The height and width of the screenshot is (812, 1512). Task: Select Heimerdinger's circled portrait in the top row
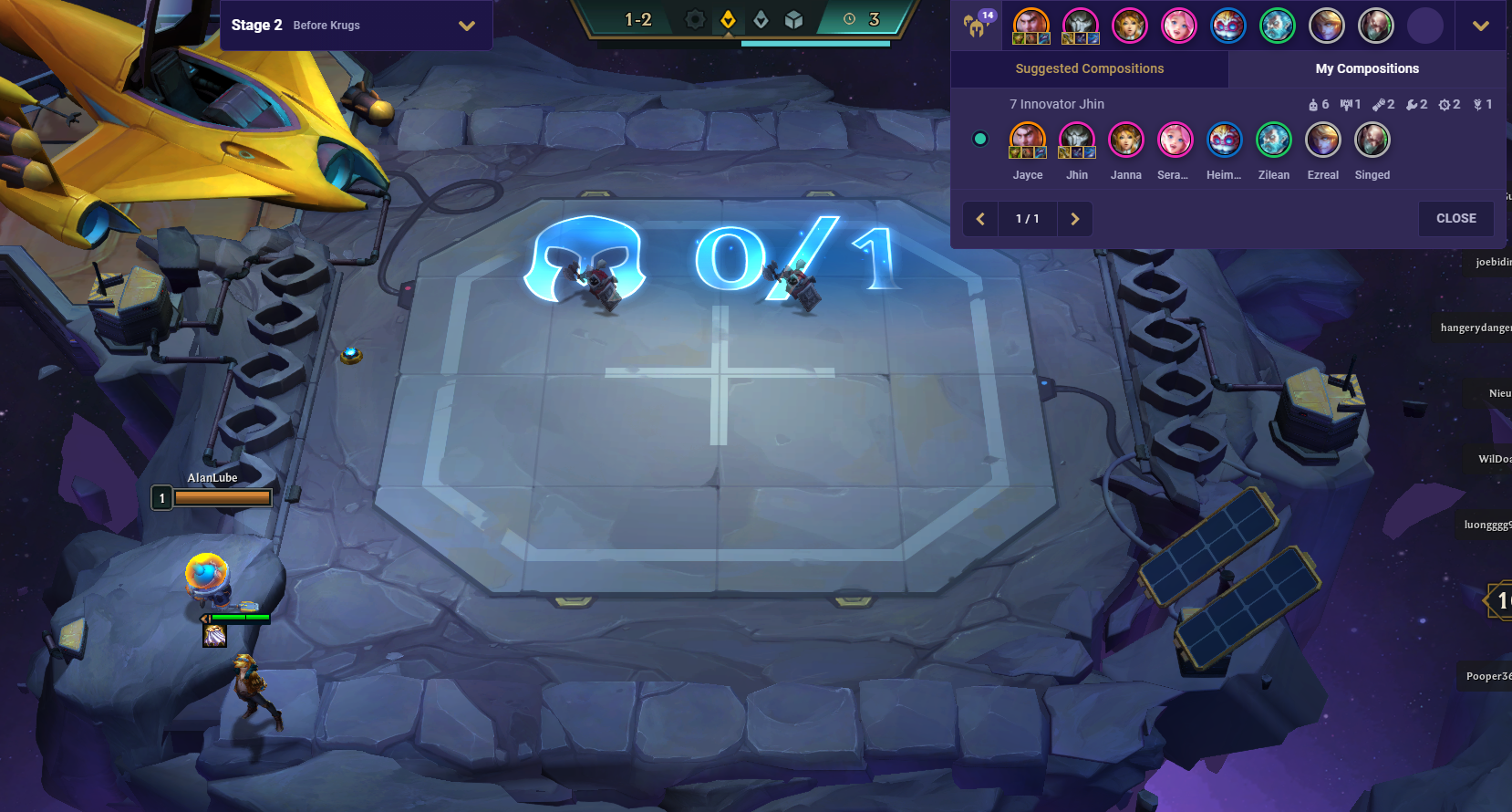click(1228, 26)
